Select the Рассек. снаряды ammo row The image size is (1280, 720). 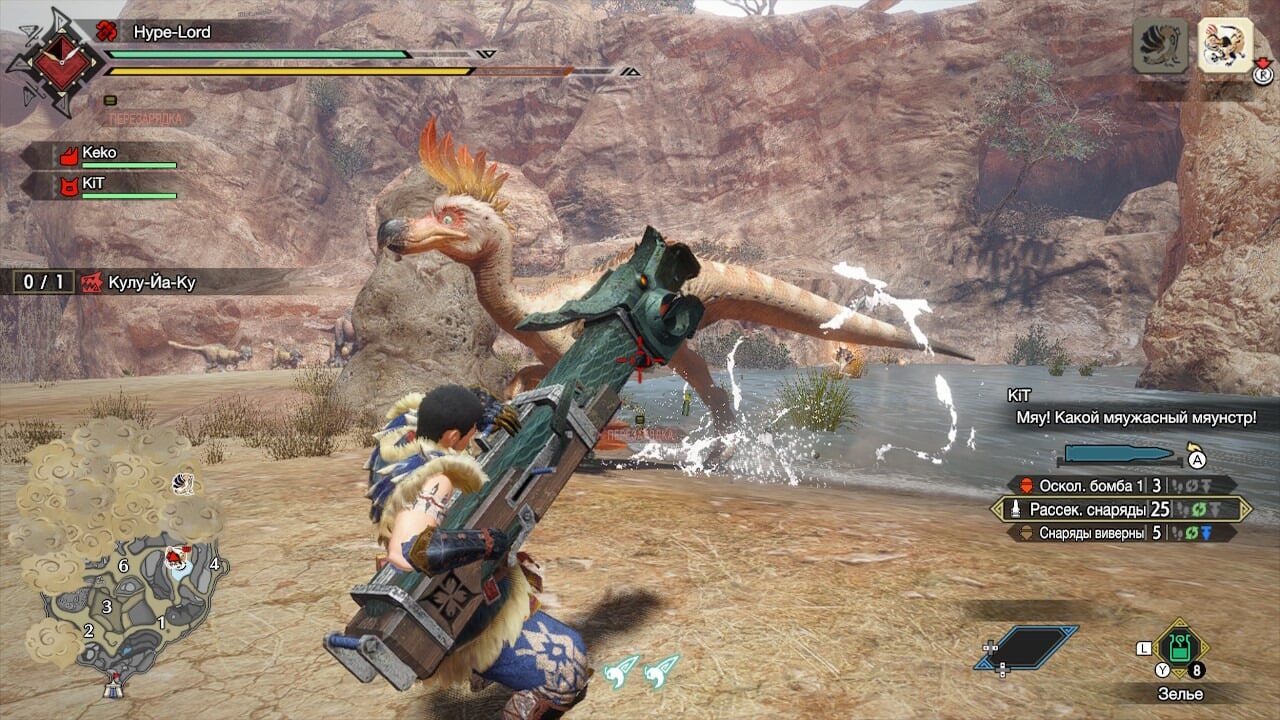[x=1090, y=509]
